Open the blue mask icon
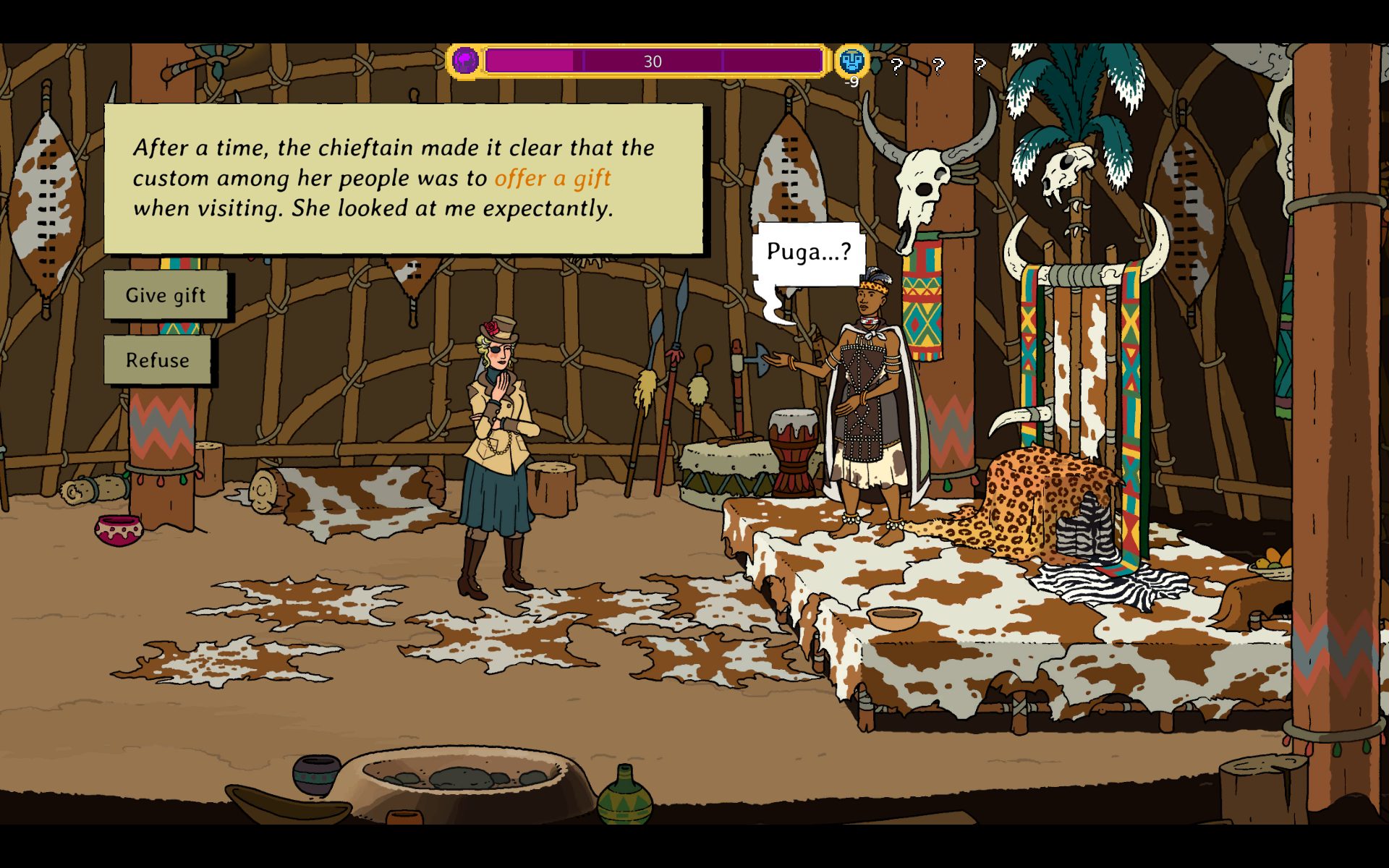1389x868 pixels. (x=851, y=61)
